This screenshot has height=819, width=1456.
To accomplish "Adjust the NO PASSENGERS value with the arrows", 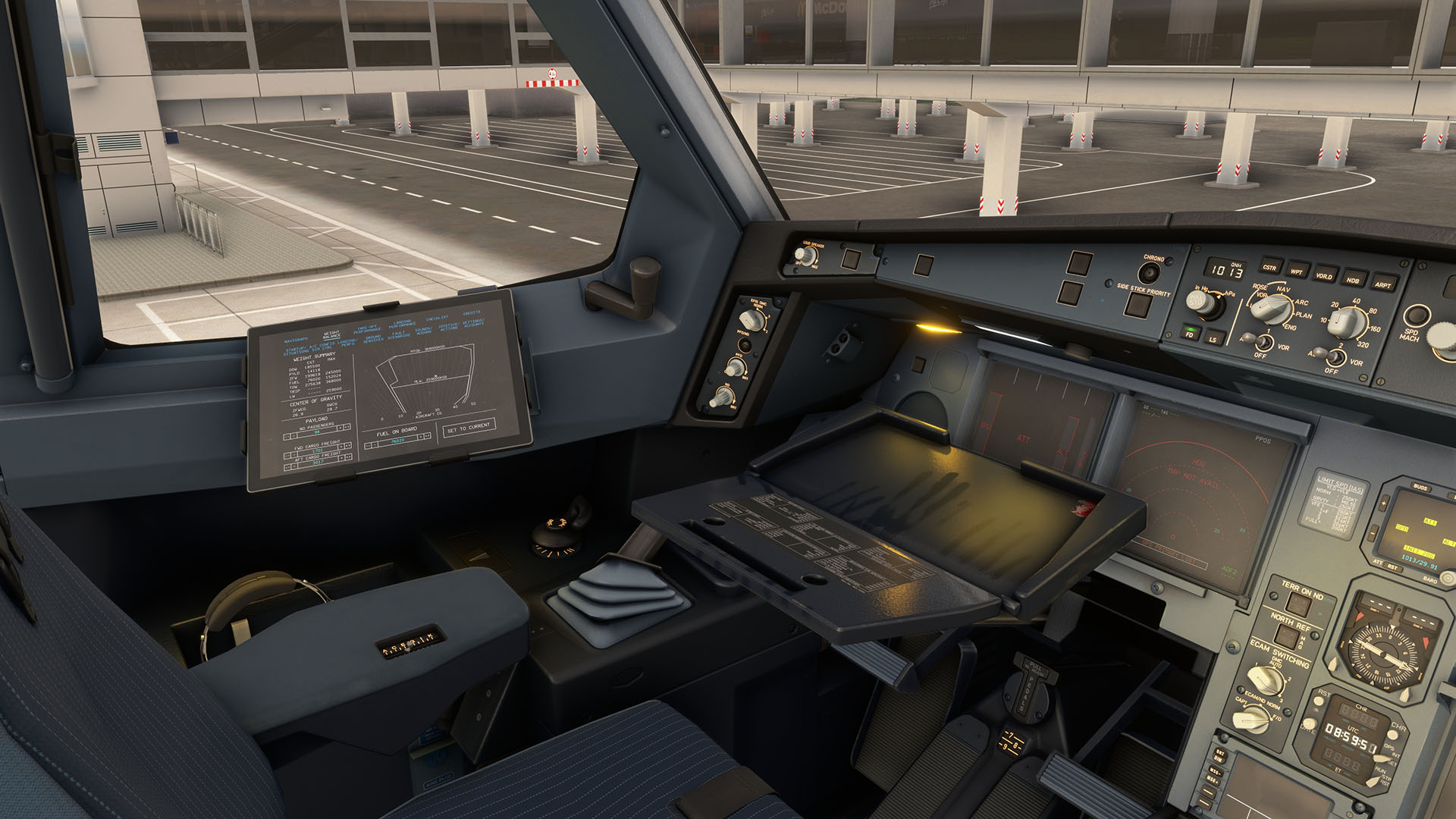I will pos(342,427).
